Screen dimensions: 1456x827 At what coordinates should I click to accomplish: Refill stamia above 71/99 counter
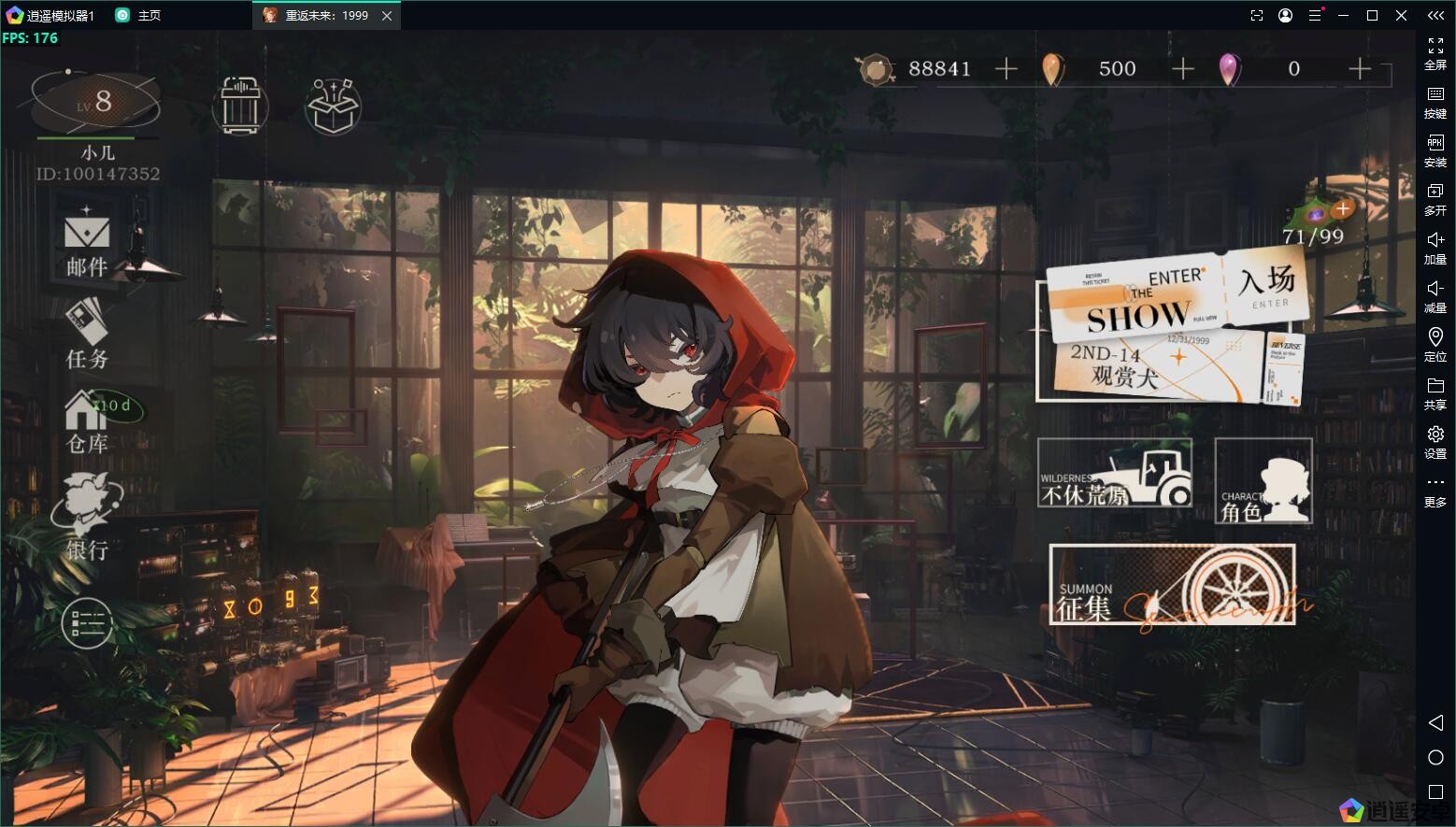tap(1342, 208)
